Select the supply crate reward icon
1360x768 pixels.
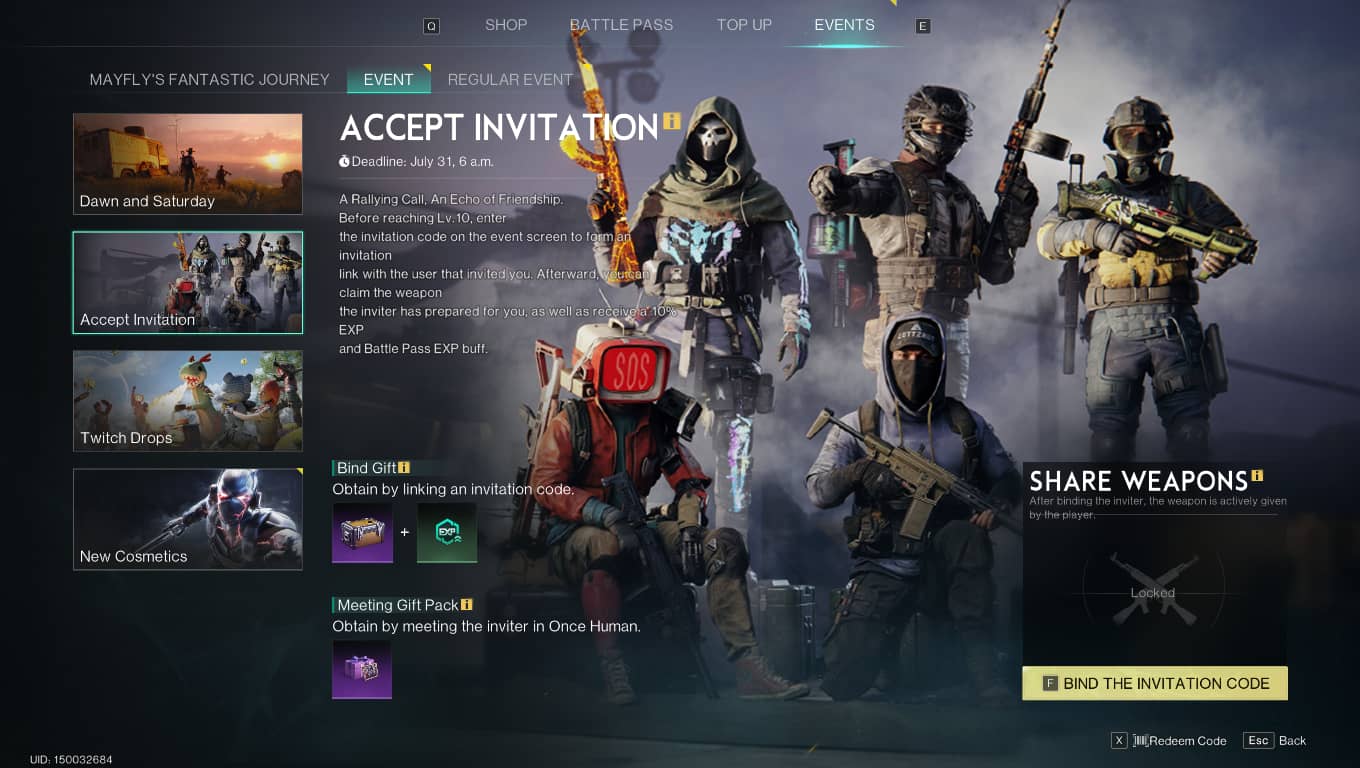362,533
